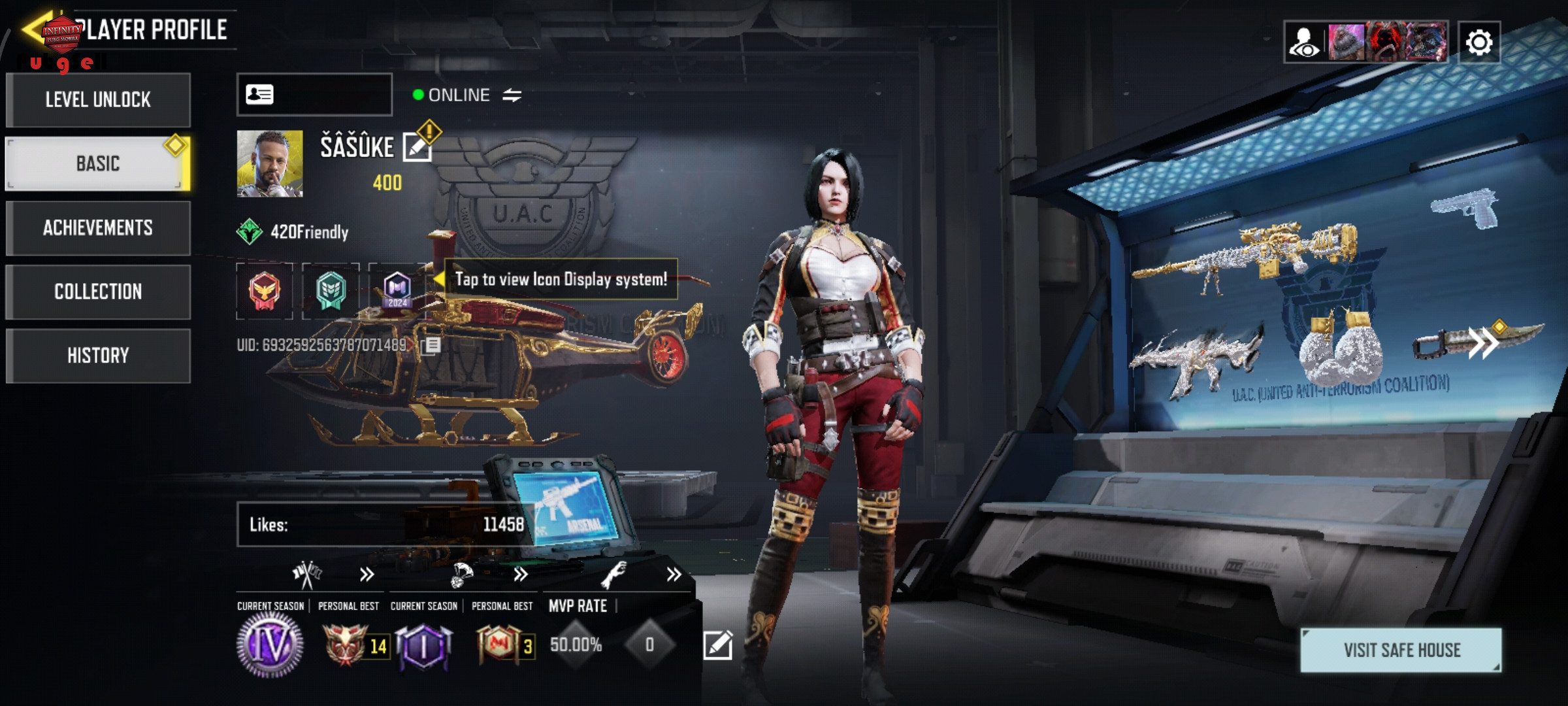Open the Level Unlock tab
This screenshot has width=1568, height=706.
coord(98,100)
